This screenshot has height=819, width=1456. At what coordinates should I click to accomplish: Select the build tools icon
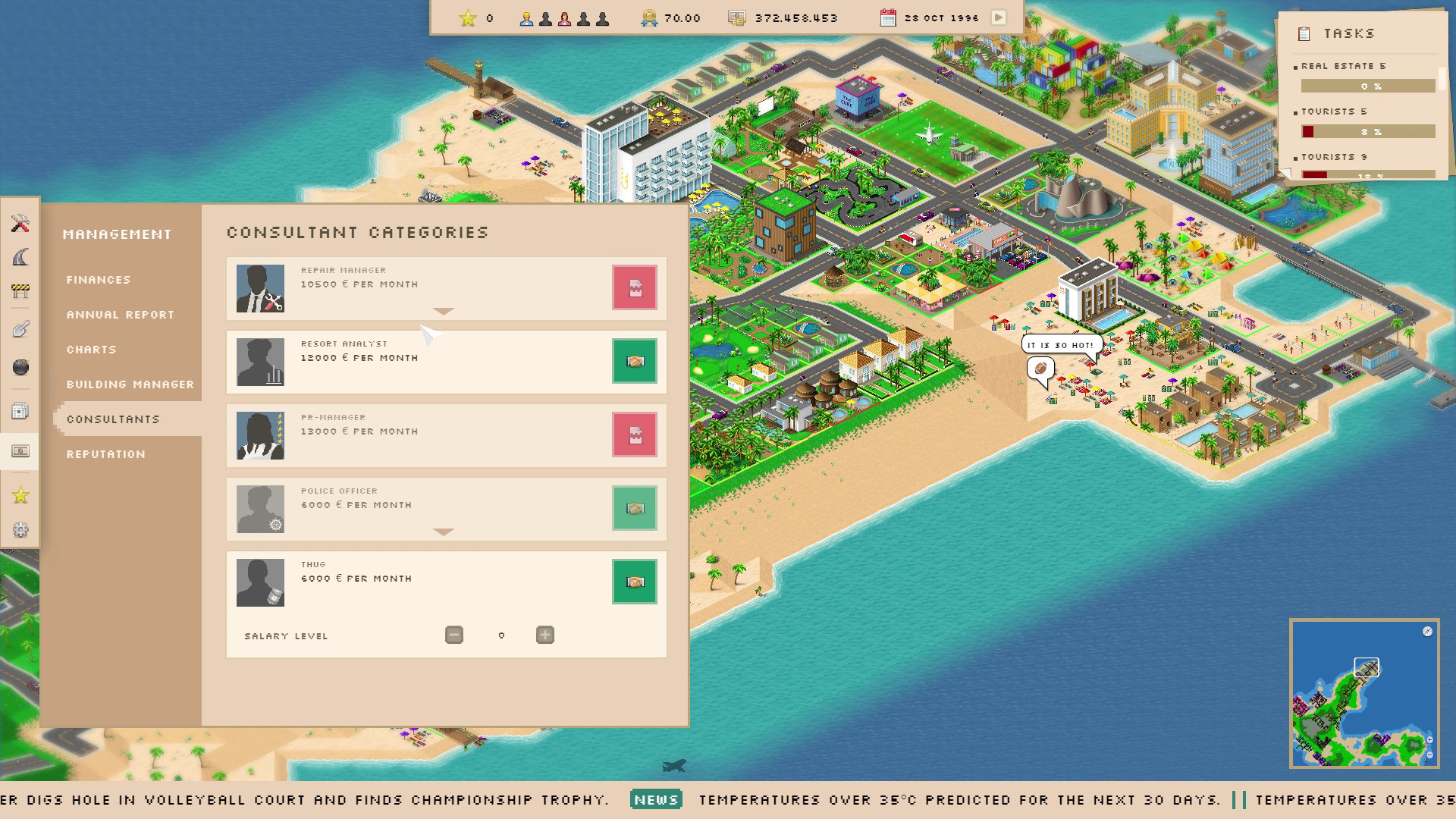tap(20, 224)
